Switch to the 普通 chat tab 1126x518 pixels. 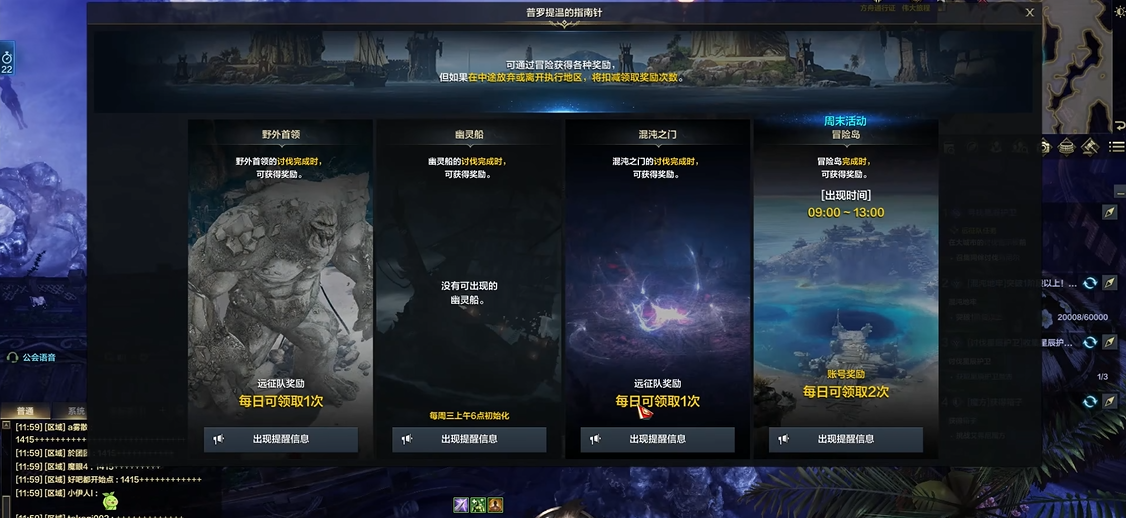(x=25, y=411)
